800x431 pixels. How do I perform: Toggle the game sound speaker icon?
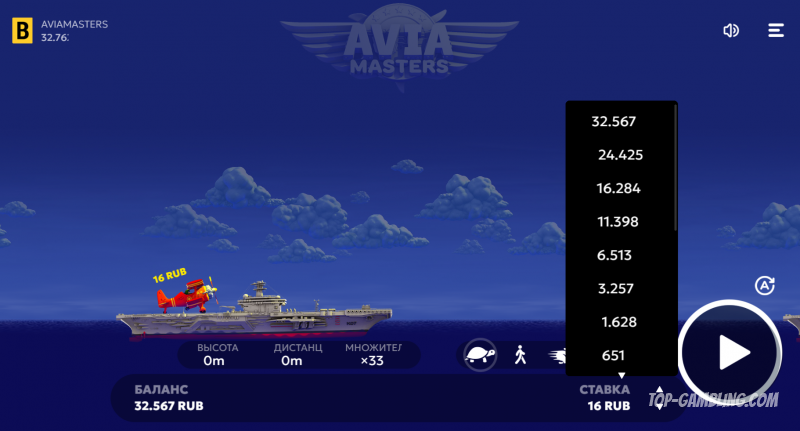[731, 30]
